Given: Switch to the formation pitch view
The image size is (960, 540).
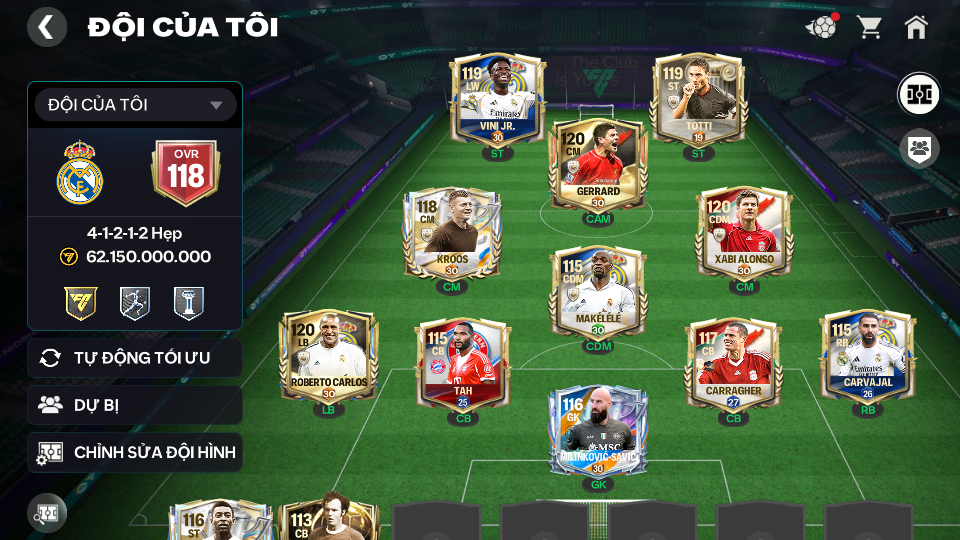Looking at the screenshot, I should coord(917,93).
